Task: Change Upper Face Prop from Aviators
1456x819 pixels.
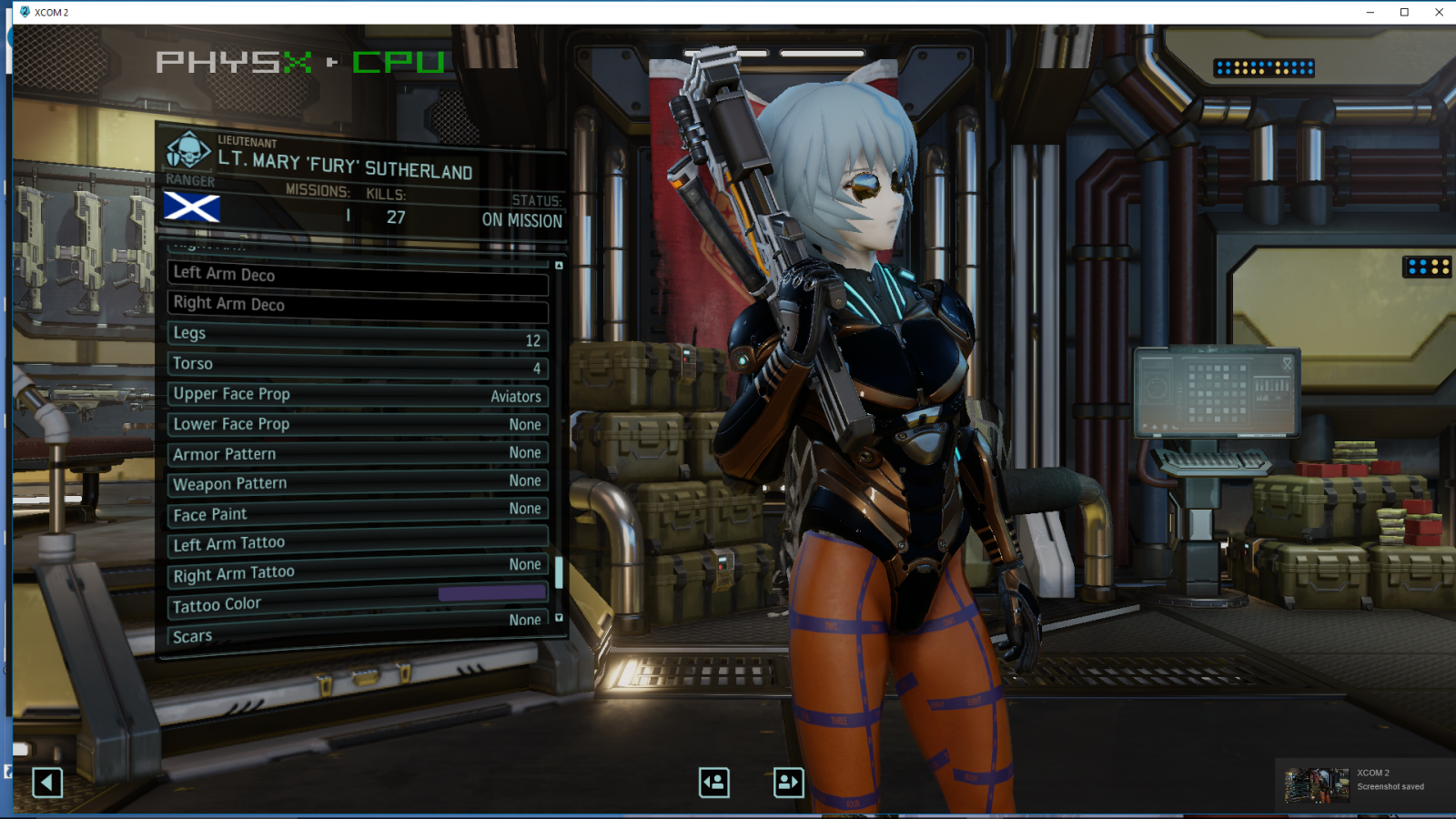Action: click(355, 396)
